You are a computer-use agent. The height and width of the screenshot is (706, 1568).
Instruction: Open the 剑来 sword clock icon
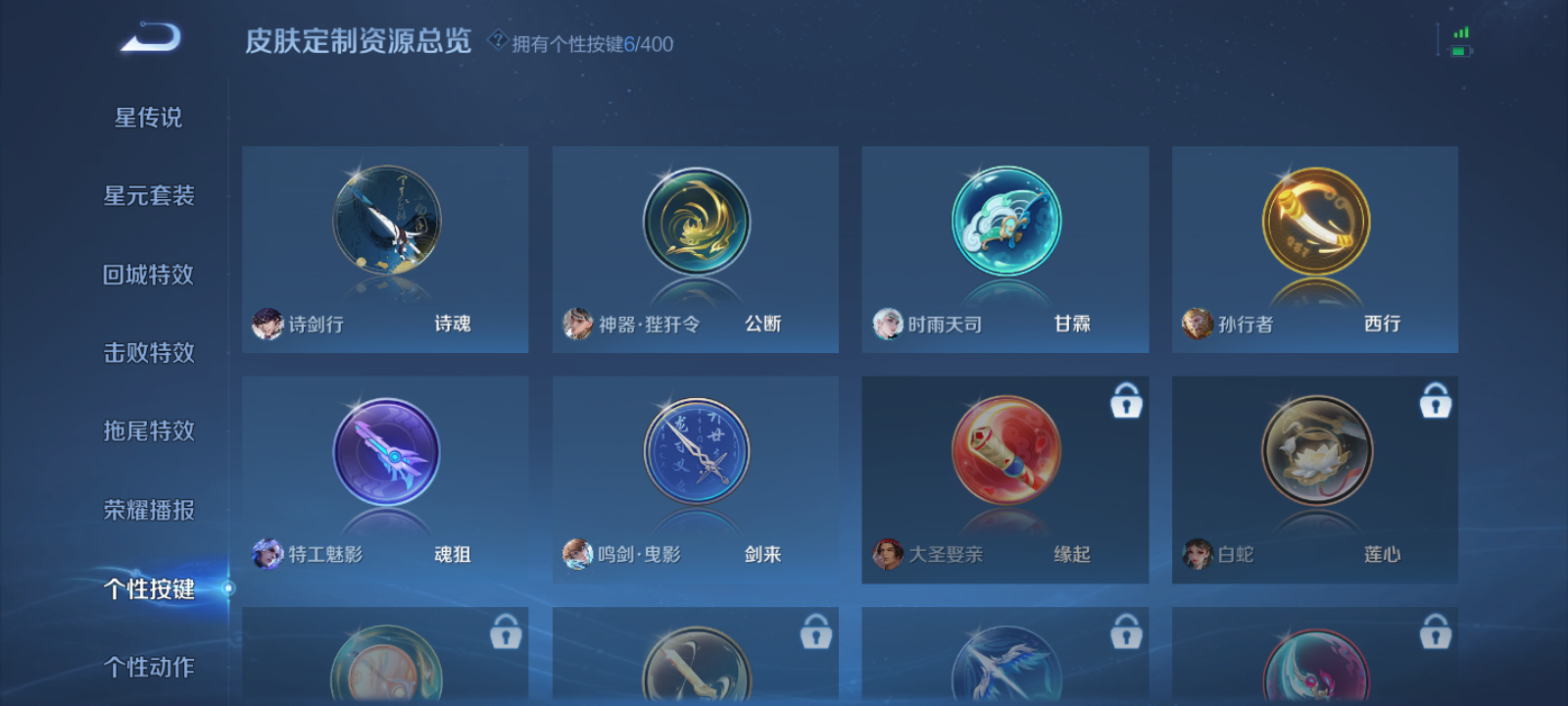[695, 453]
